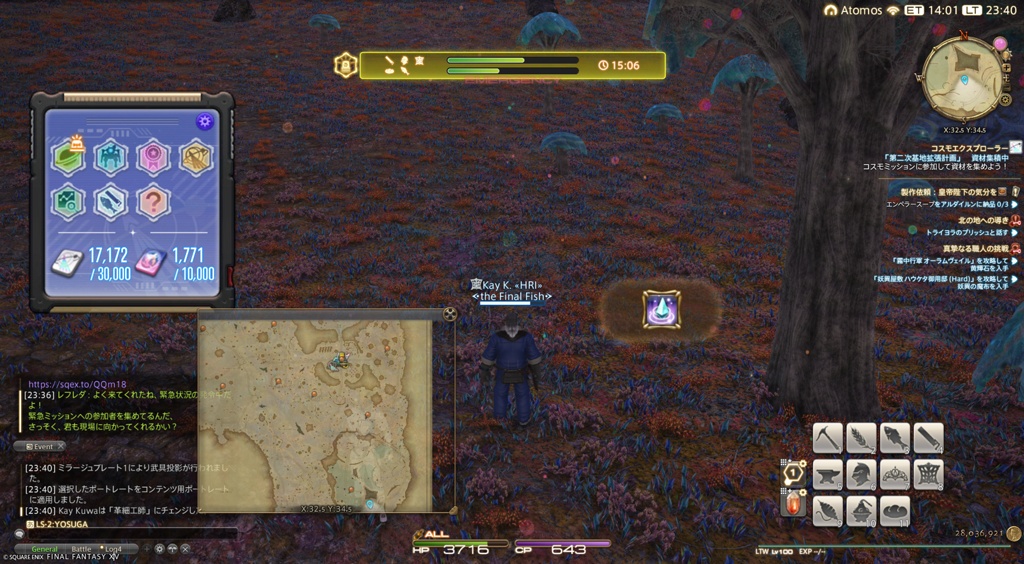This screenshot has height=564, width=1024.
Task: Close the floating map window
Action: click(450, 314)
